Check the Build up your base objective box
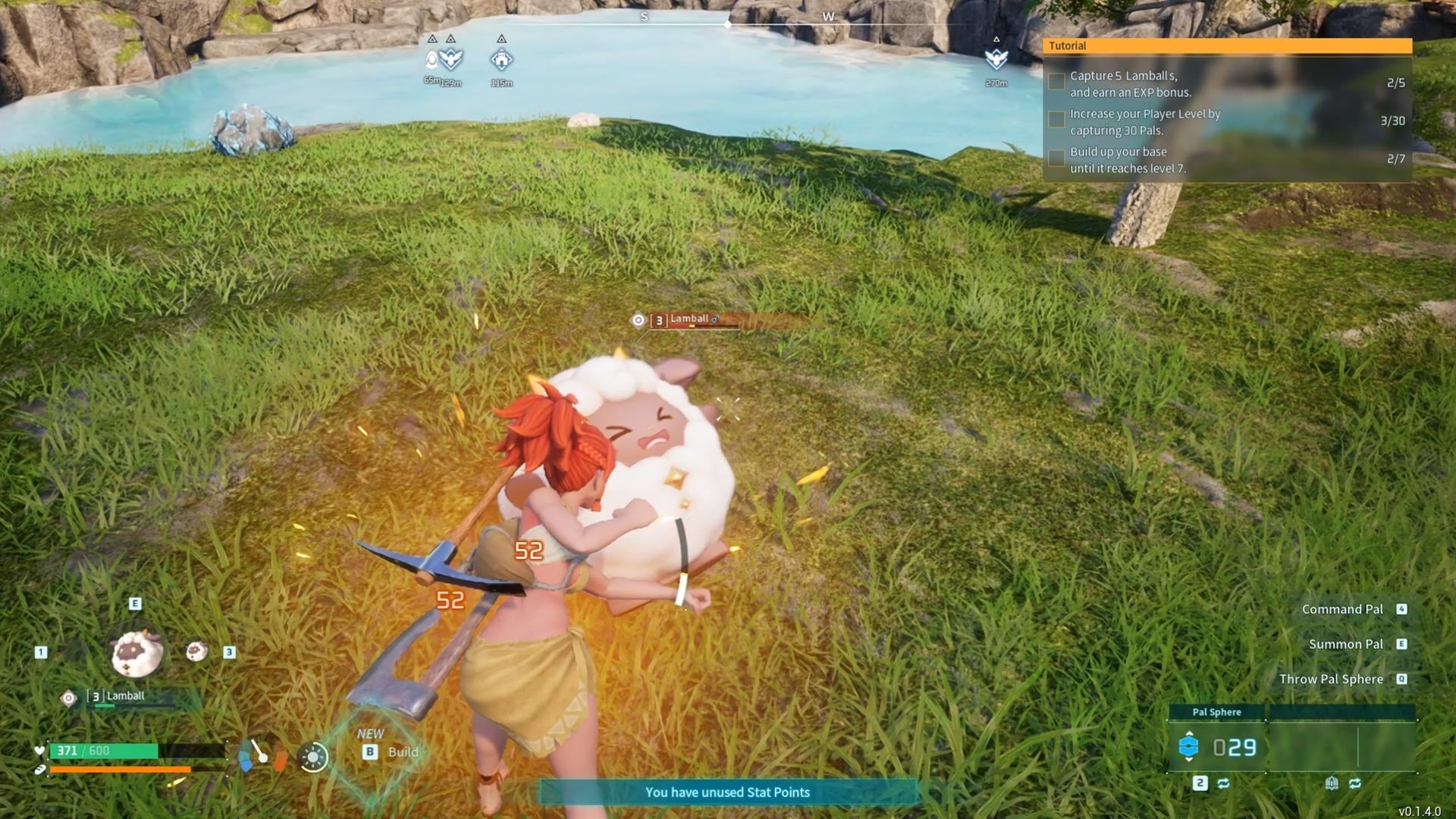Screen dimensions: 1456x819 point(1056,158)
